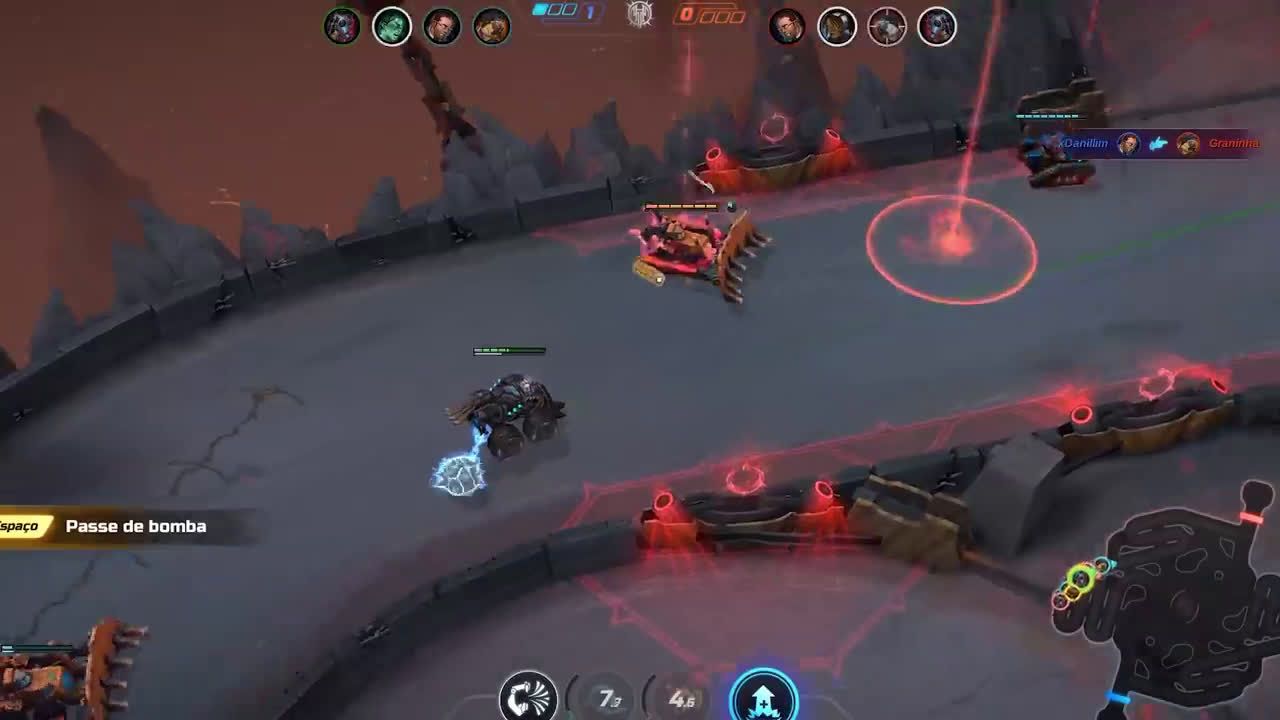Activate the white shockwave blast ability
This screenshot has height=720, width=1280.
click(x=527, y=697)
